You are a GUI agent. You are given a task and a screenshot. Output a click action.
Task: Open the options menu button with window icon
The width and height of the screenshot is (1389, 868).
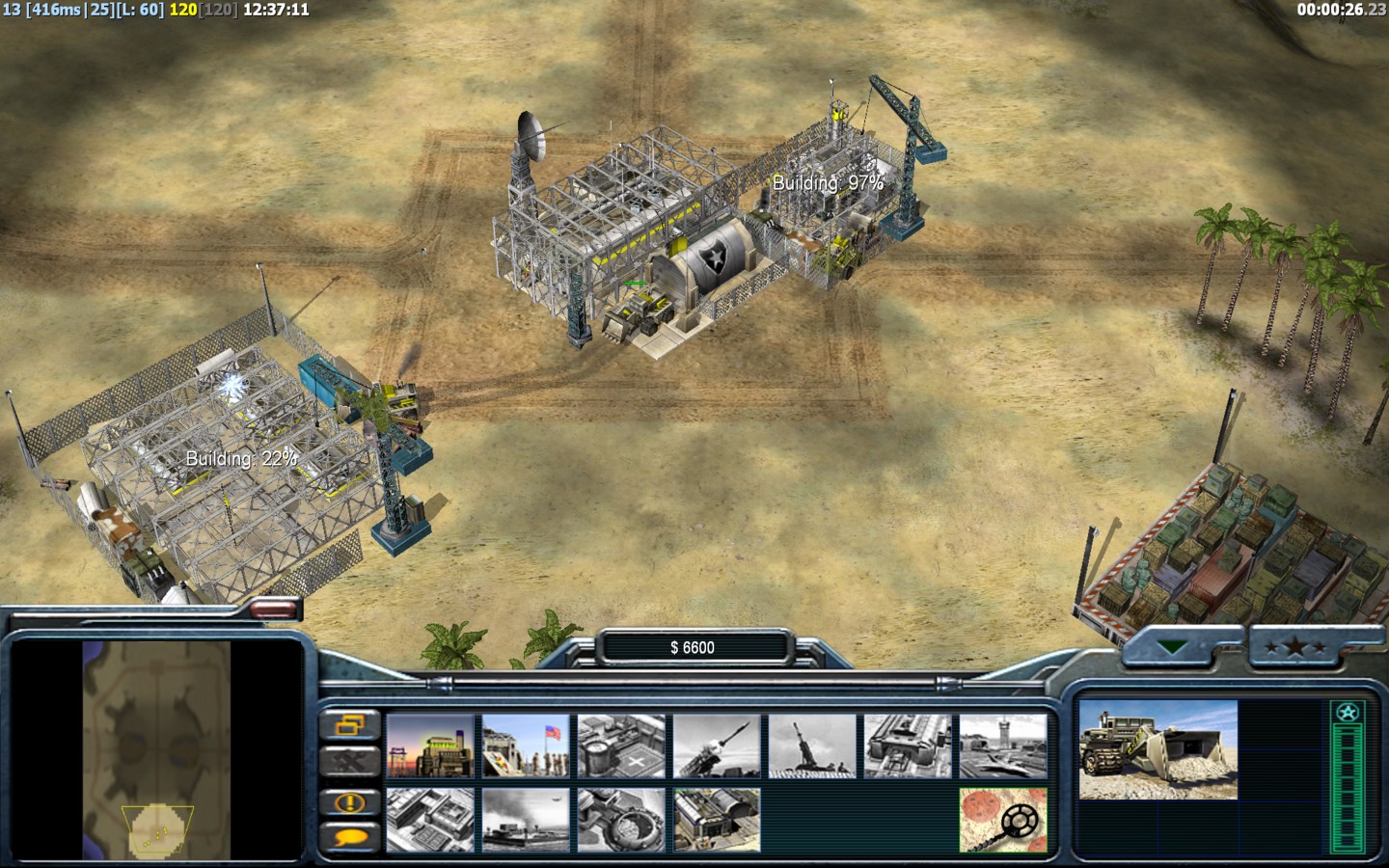348,725
